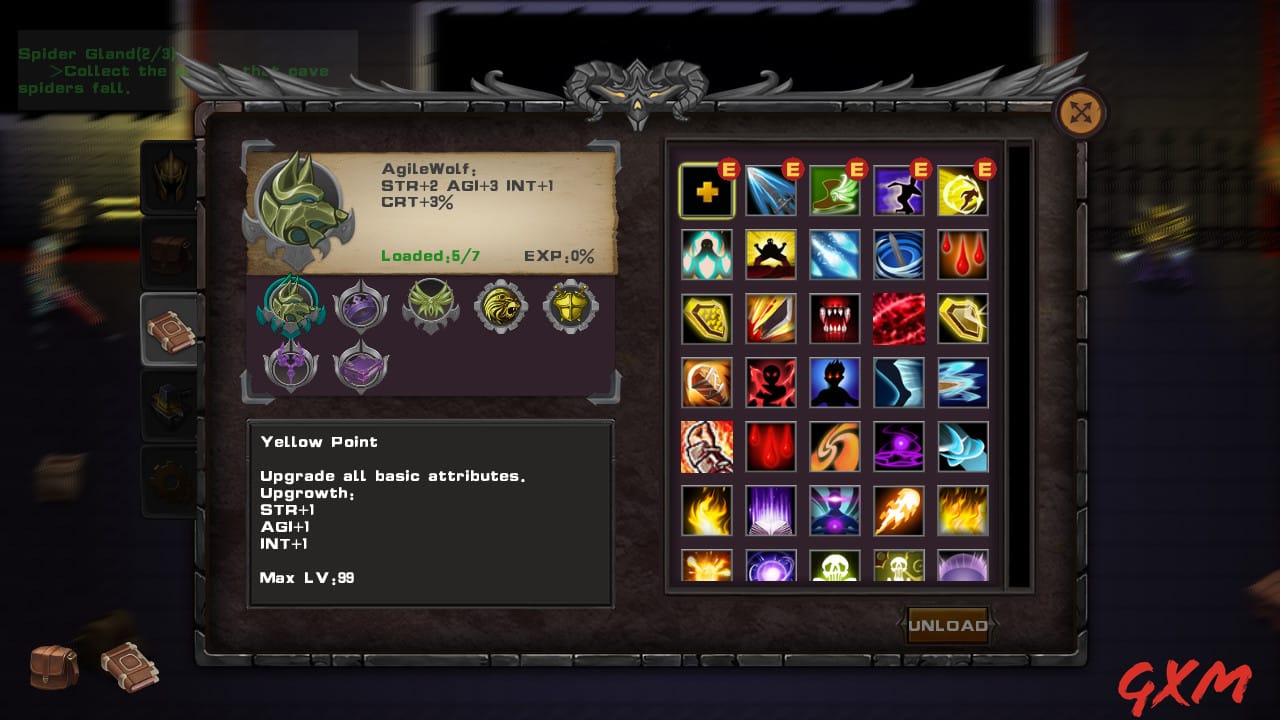
Task: Open the leather bag in the corner
Action: point(54,666)
